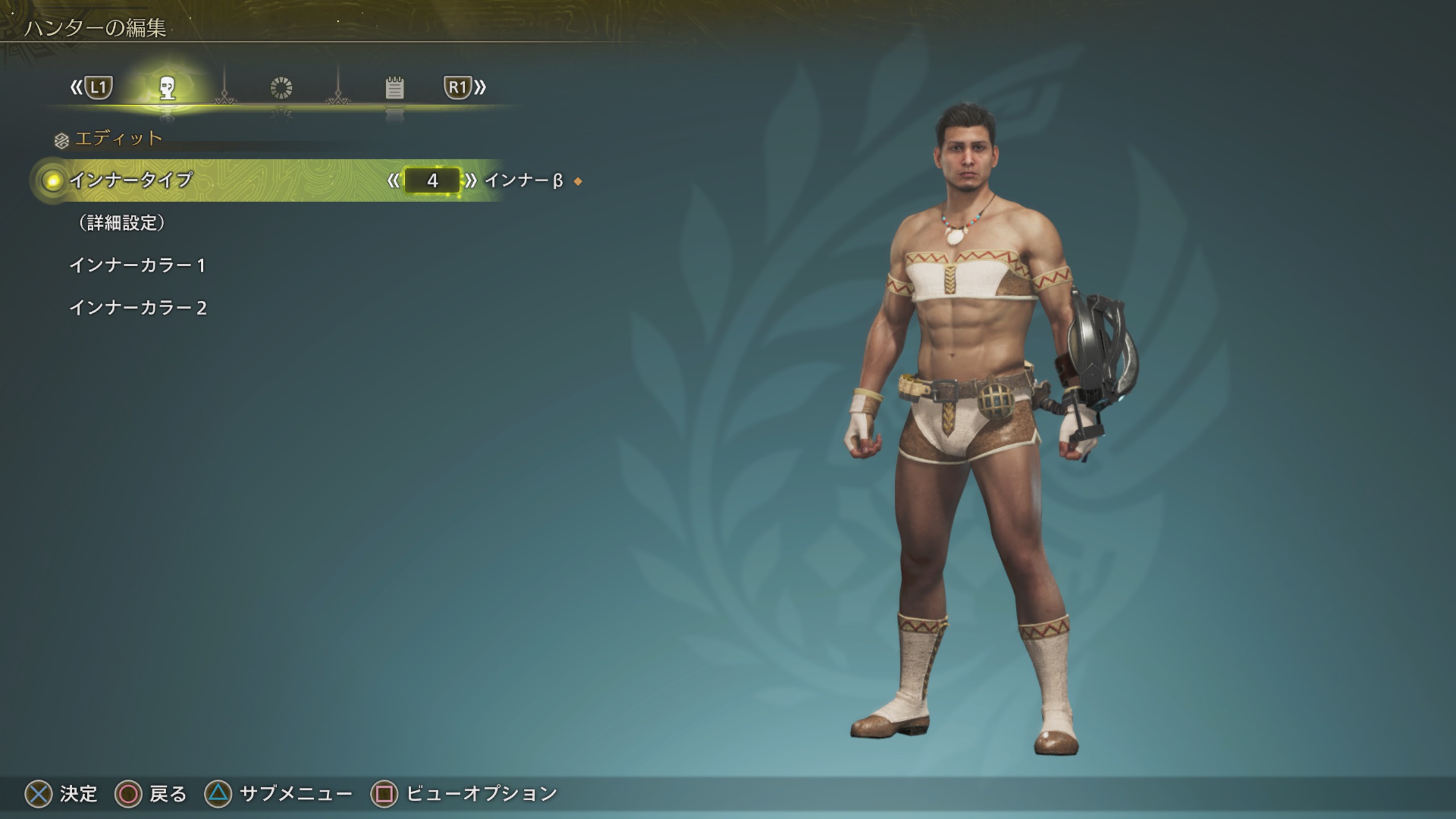Select the インナータイプ row
This screenshot has height=819, width=1456.
(x=131, y=181)
